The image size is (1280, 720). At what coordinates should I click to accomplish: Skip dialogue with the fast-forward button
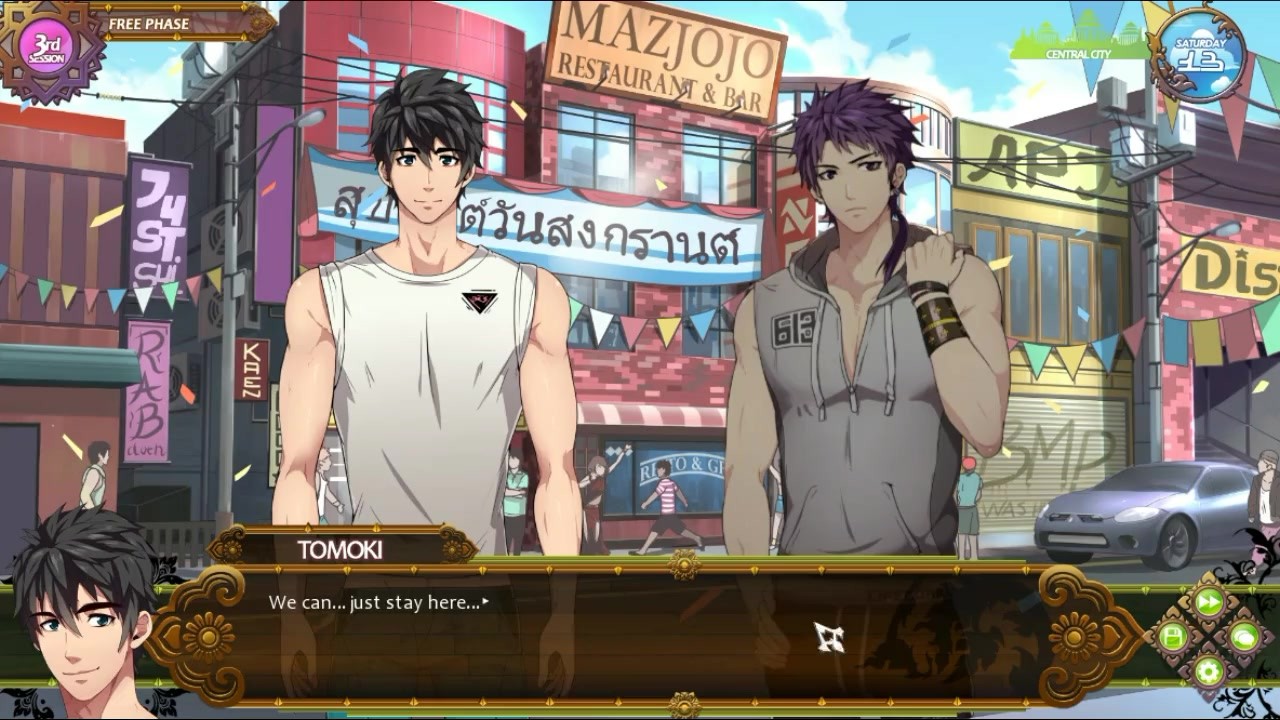(1208, 601)
